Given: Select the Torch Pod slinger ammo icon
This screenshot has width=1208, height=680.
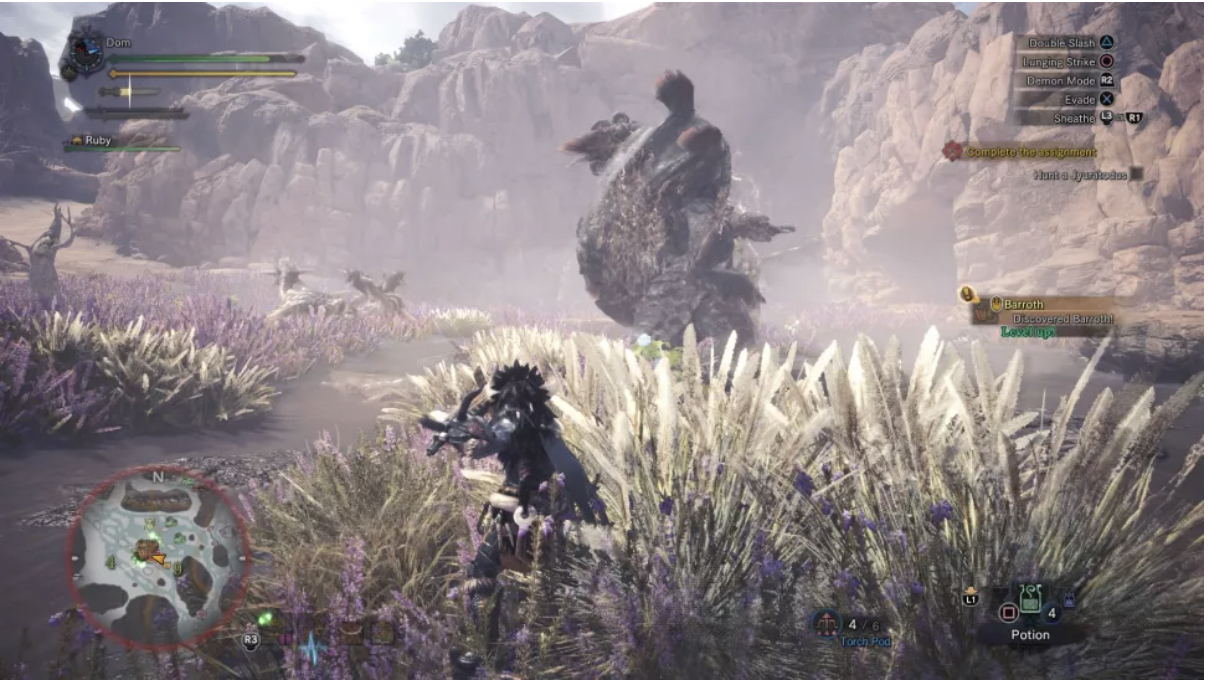Looking at the screenshot, I should [x=826, y=624].
